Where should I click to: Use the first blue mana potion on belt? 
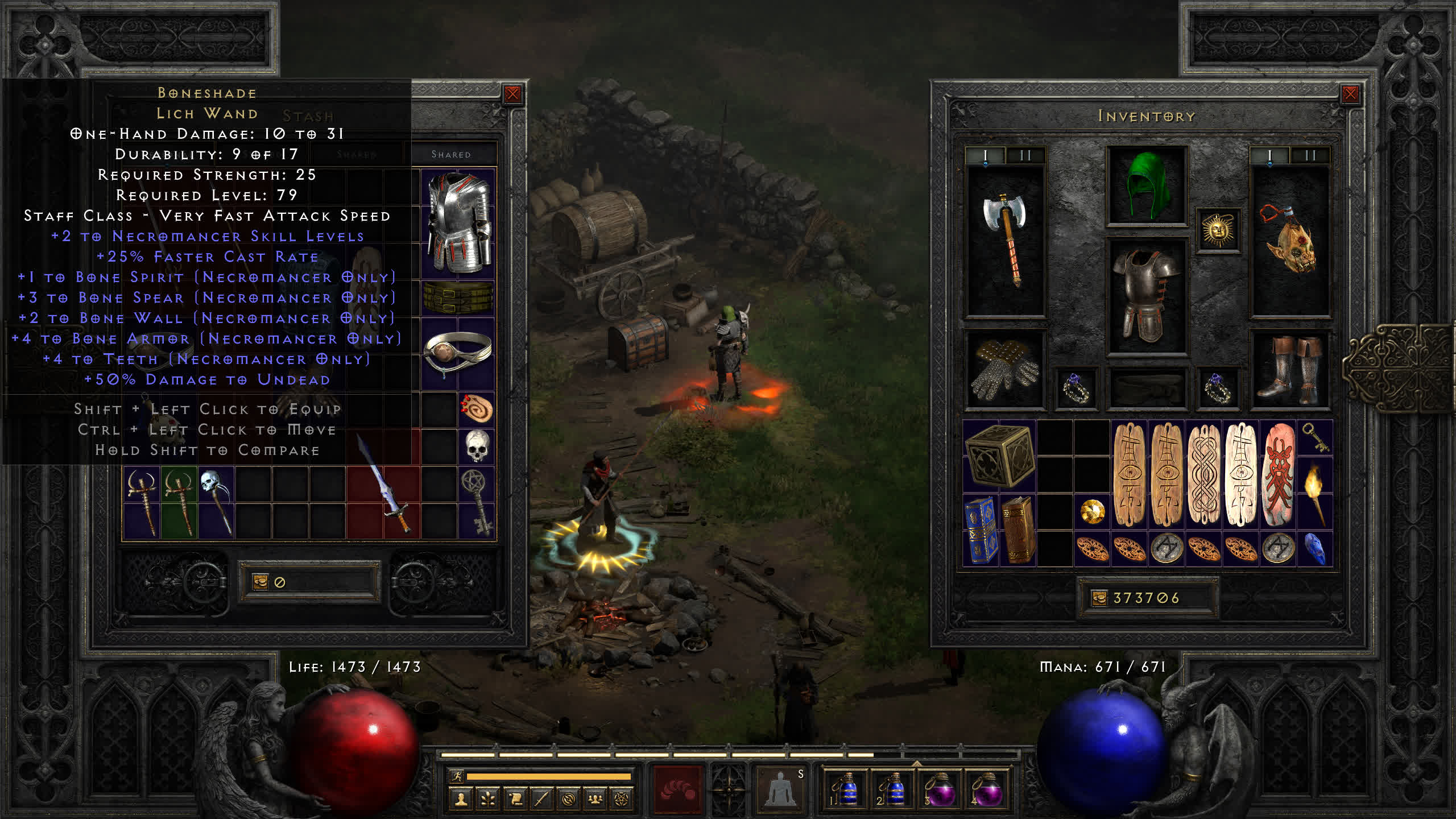pos(845,788)
